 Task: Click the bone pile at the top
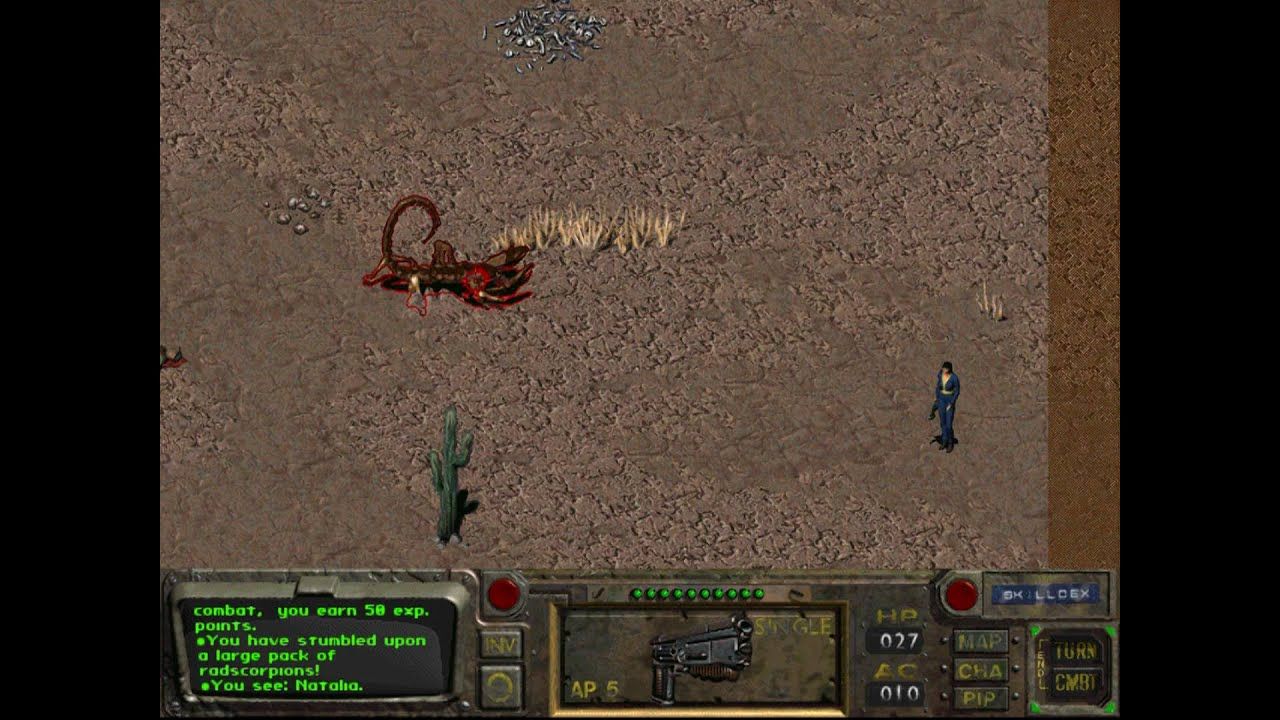coord(545,30)
